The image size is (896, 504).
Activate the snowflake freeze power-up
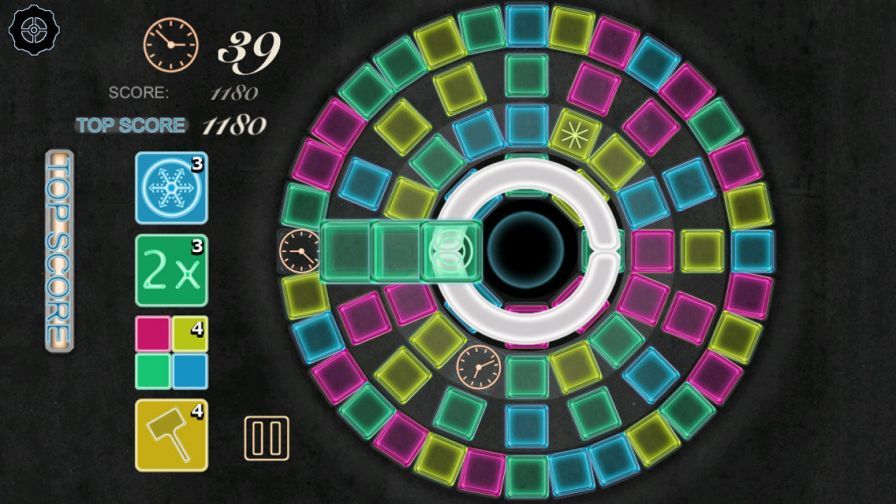171,187
